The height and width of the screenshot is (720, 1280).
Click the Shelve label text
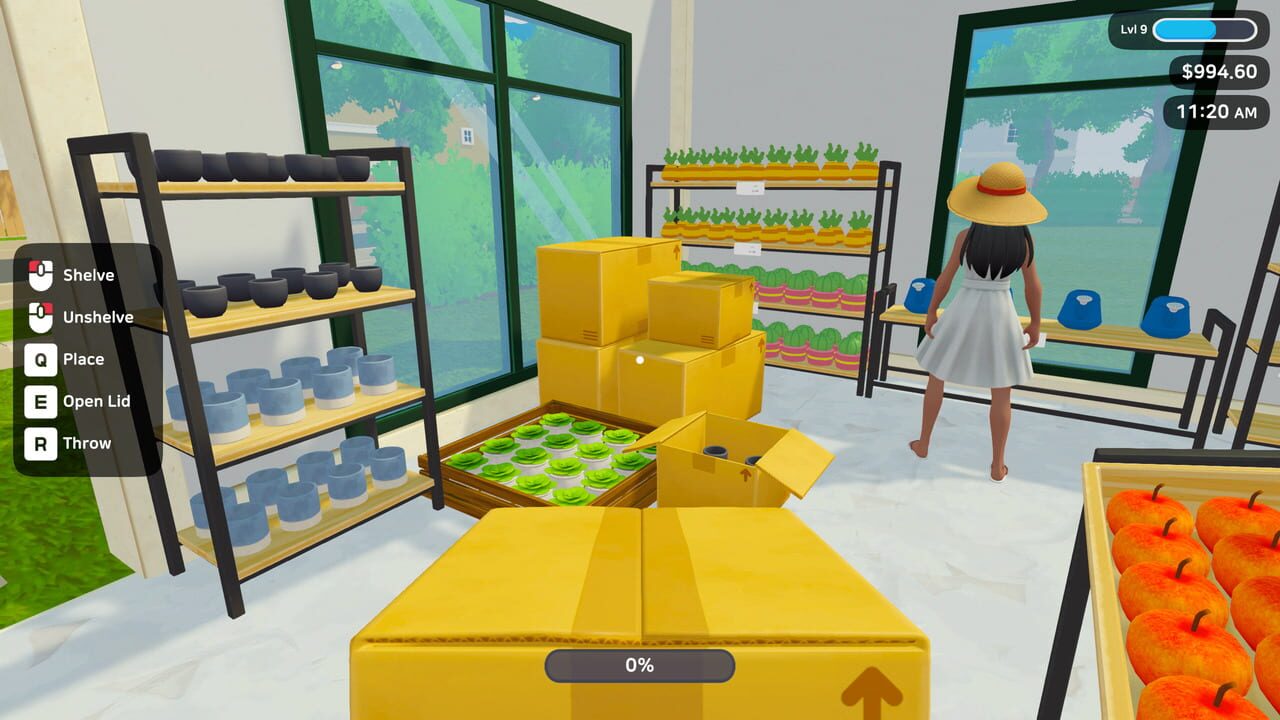[88, 275]
